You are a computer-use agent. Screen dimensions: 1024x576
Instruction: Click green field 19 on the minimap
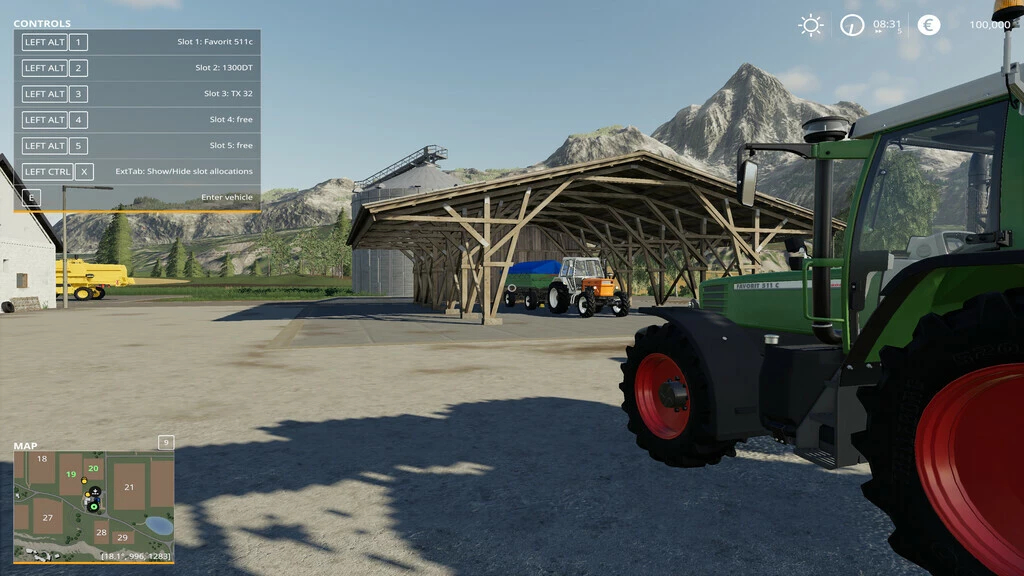pos(71,474)
